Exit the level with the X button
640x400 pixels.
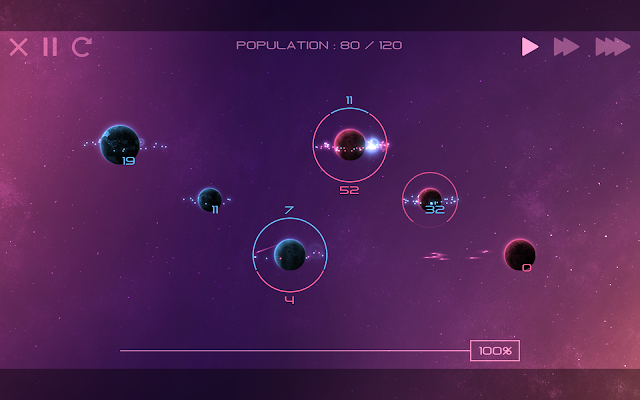pyautogui.click(x=18, y=46)
